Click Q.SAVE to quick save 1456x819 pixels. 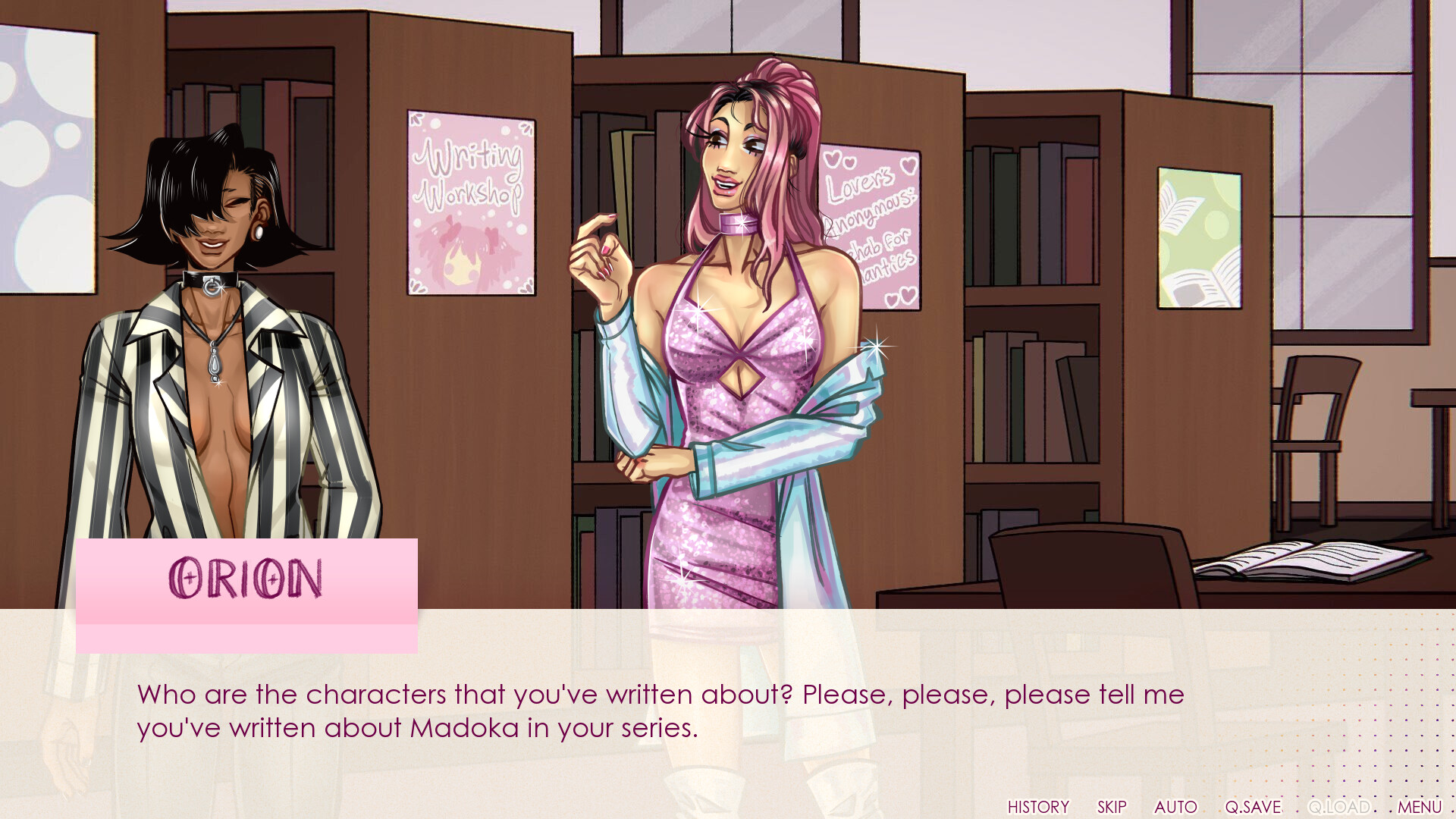click(1254, 806)
